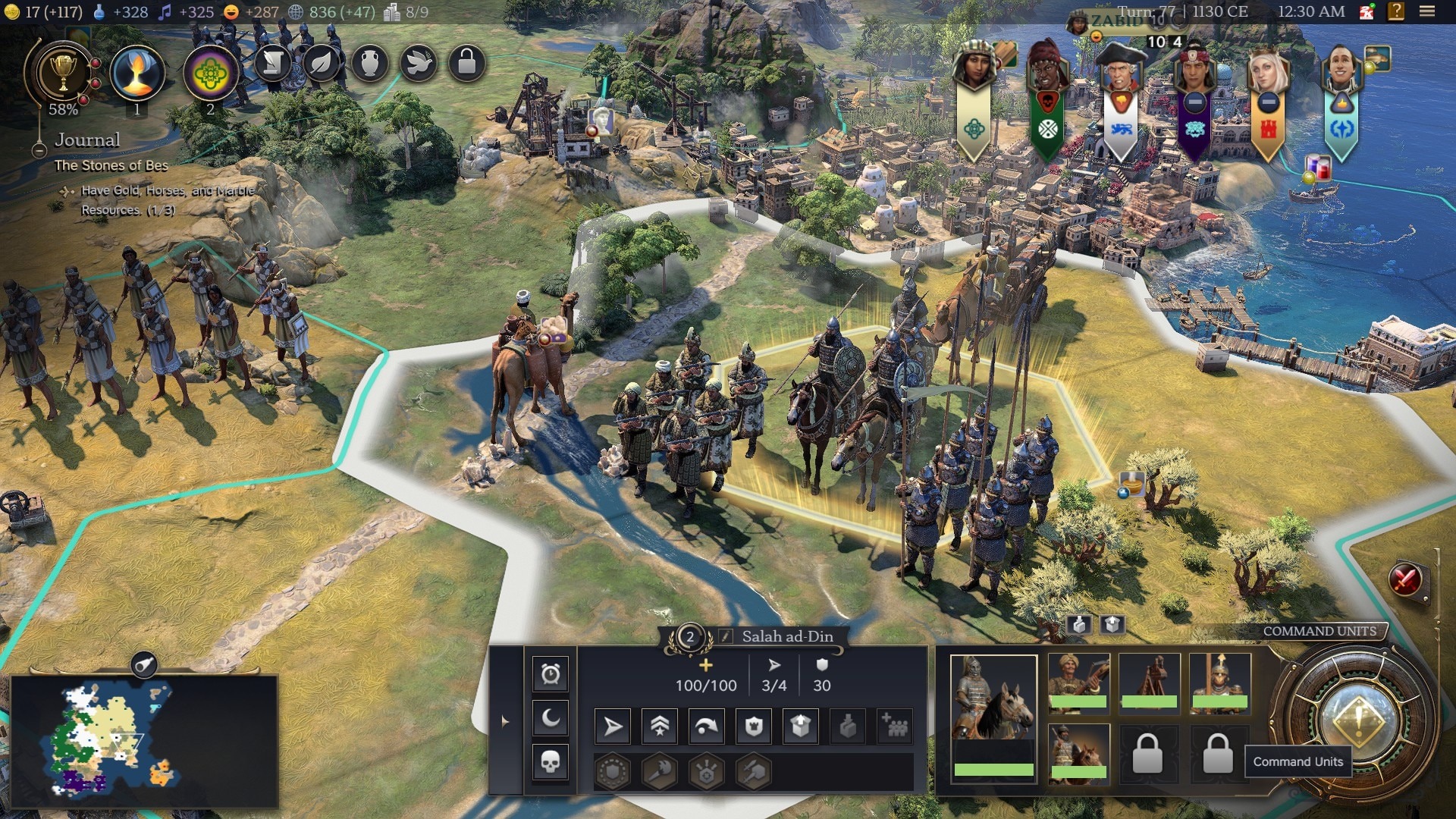
Task: Open the victory progress trophy panel
Action: [63, 74]
